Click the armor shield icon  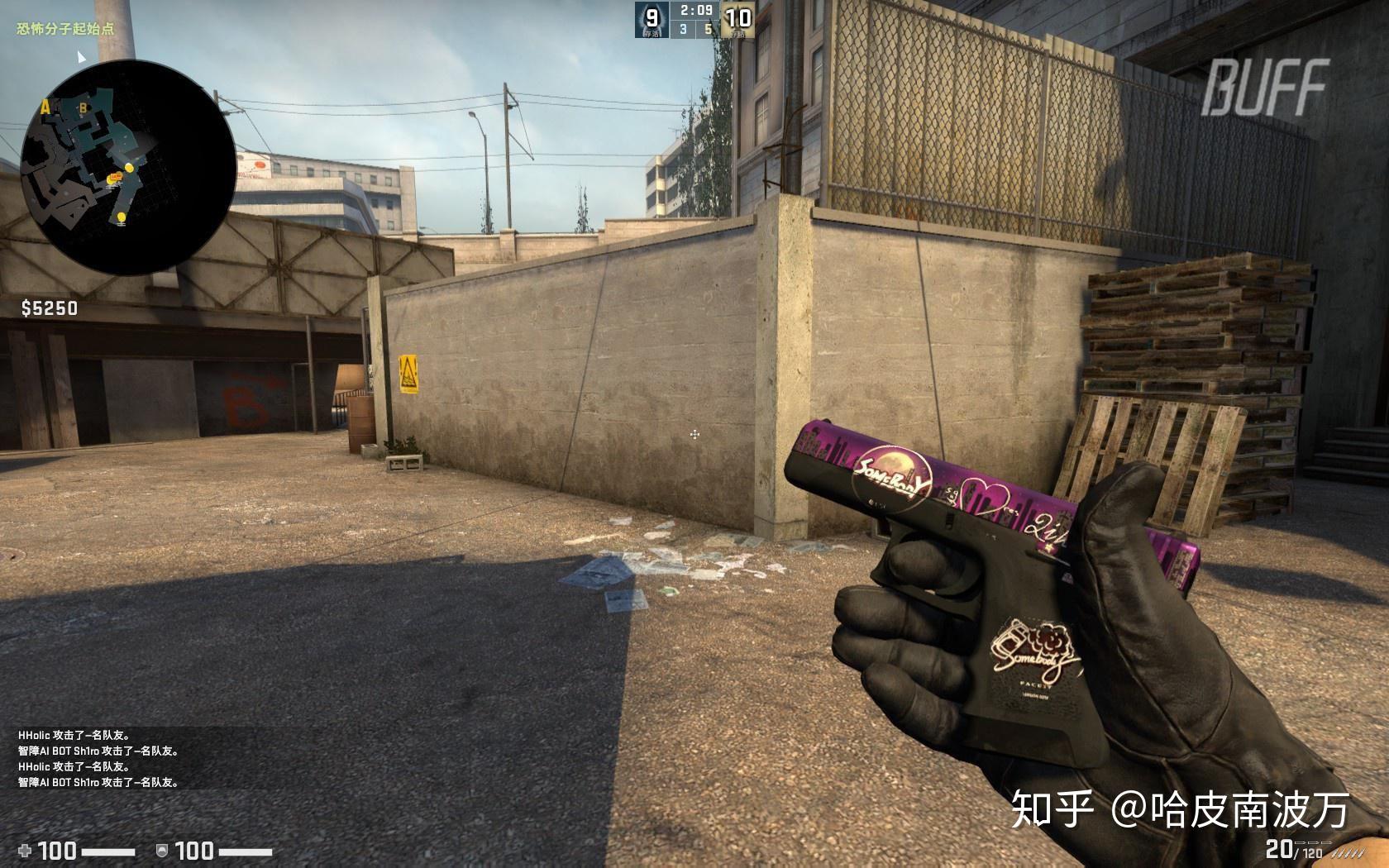[162, 850]
